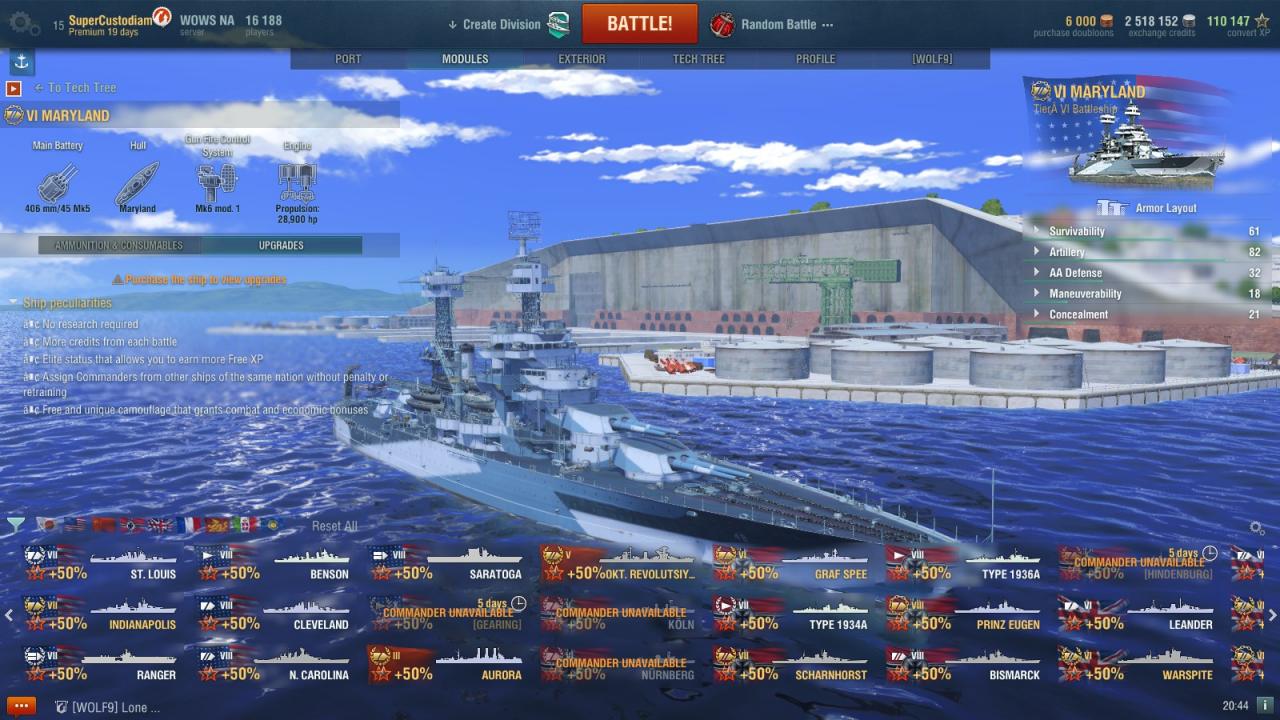Go to the TECH TREE tab

[x=698, y=59]
